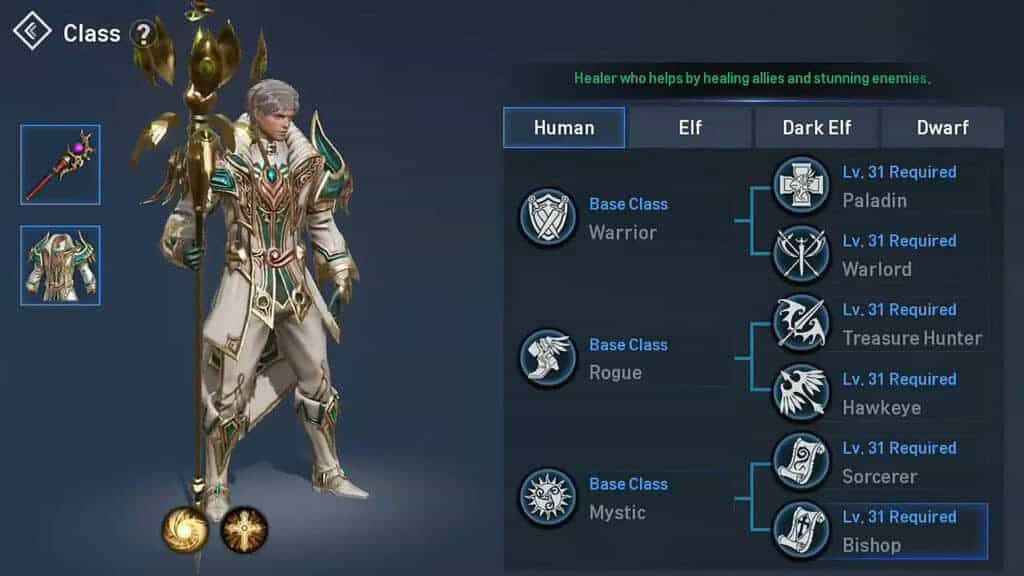1024x576 pixels.
Task: Go back using the top-left arrow
Action: (x=32, y=31)
